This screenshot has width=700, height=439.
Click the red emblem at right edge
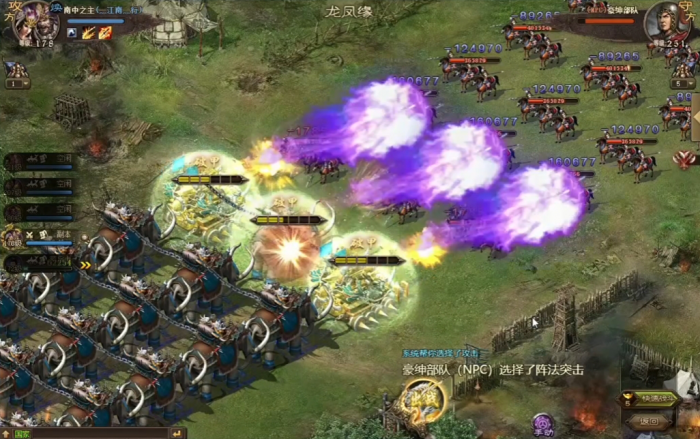coord(685,159)
